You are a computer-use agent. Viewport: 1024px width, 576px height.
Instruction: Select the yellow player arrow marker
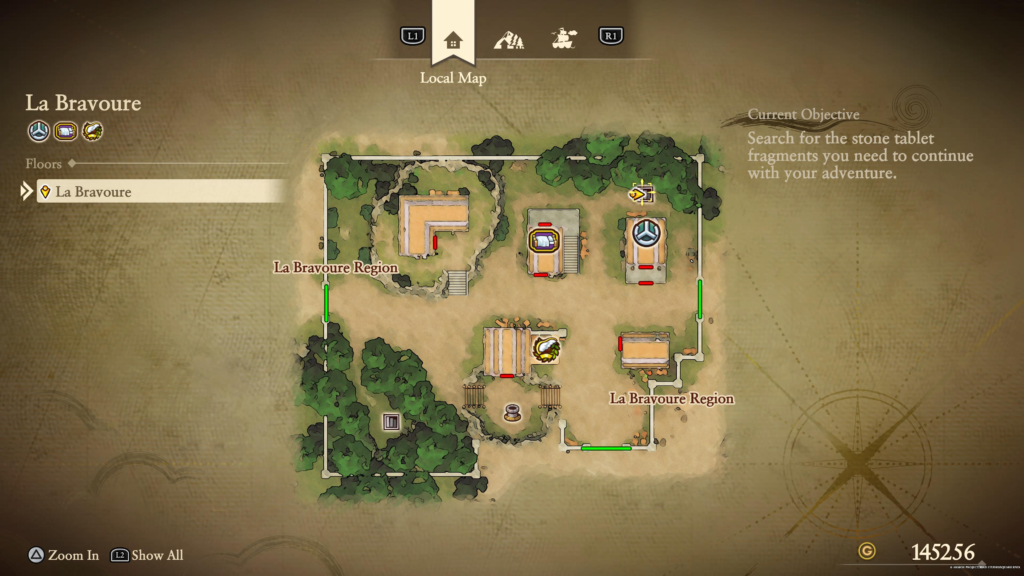[638, 193]
